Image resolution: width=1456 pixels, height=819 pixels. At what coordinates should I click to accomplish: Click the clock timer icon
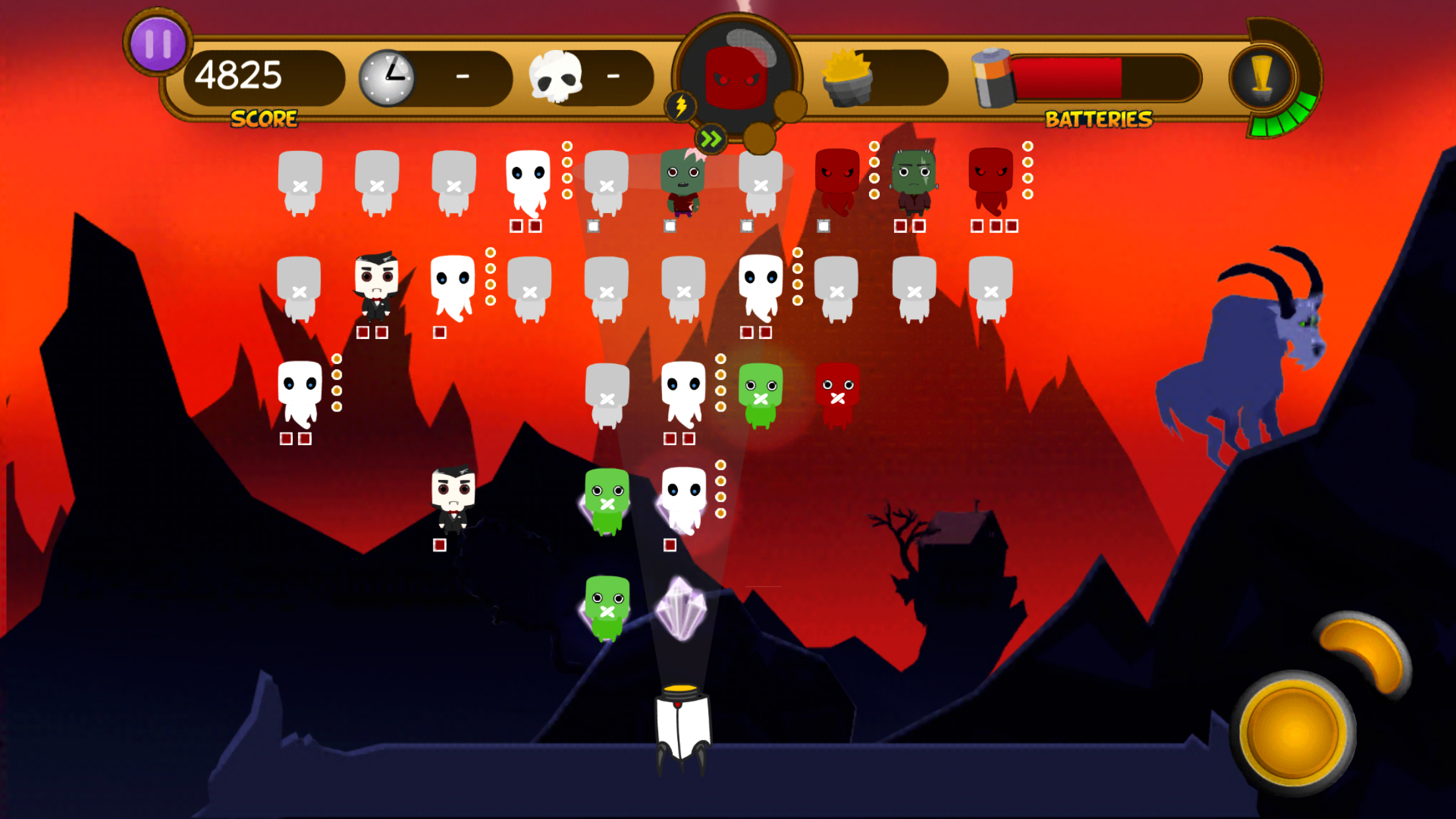(x=386, y=76)
